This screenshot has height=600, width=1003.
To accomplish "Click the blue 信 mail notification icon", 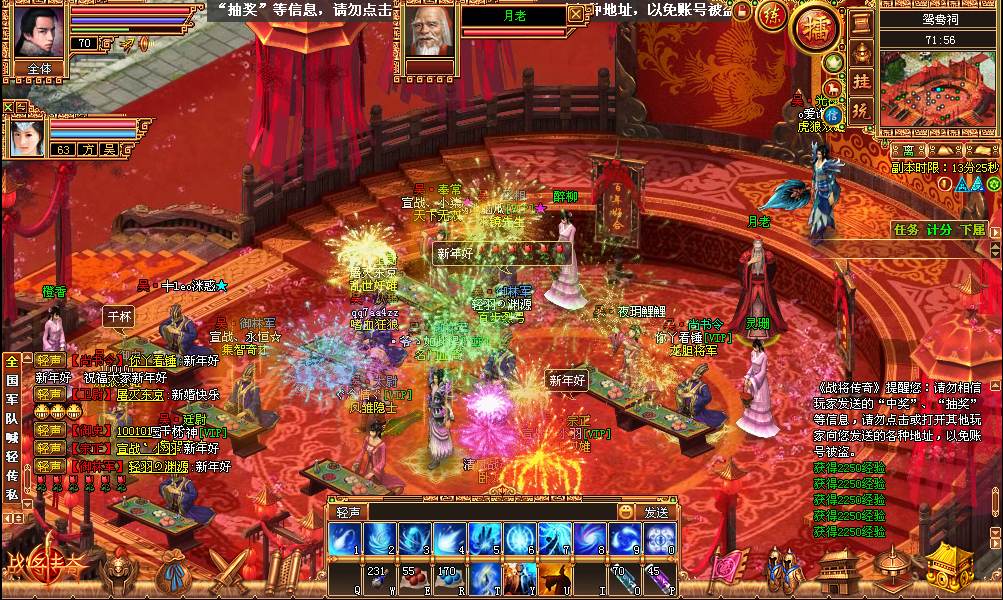I will coord(832,115).
